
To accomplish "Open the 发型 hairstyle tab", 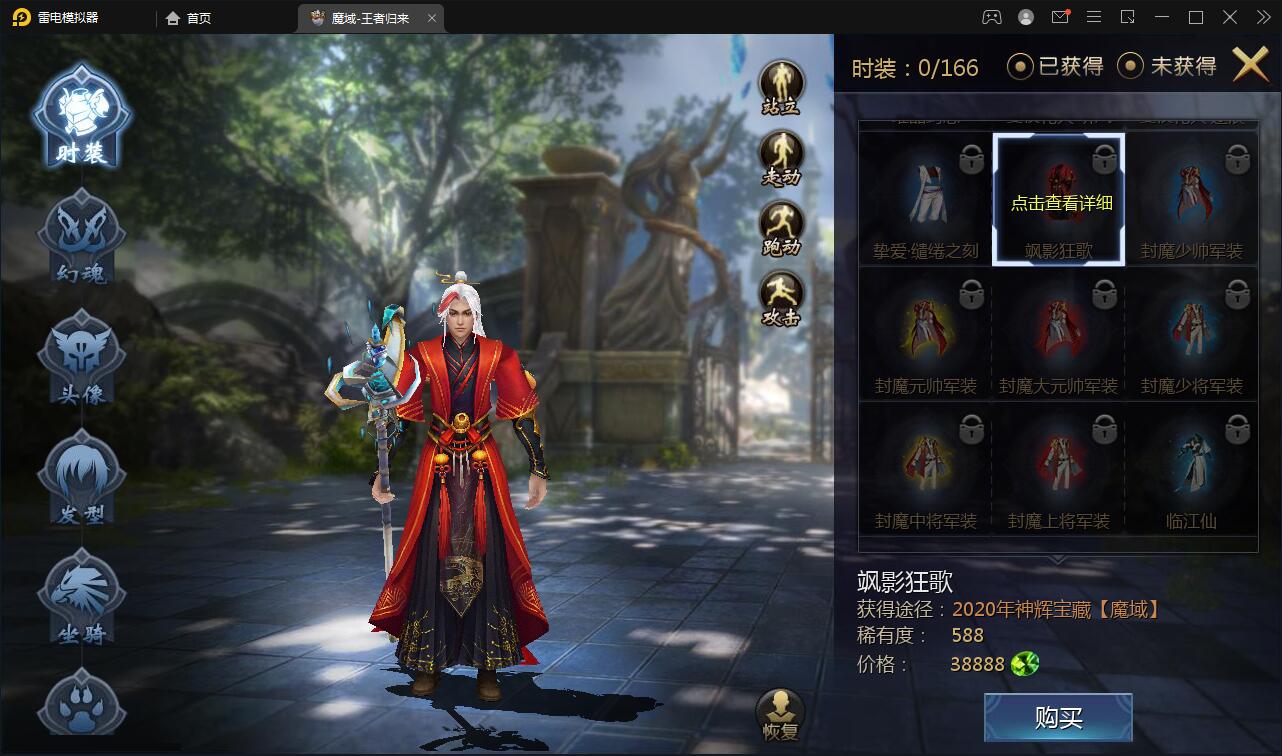I will (x=81, y=477).
